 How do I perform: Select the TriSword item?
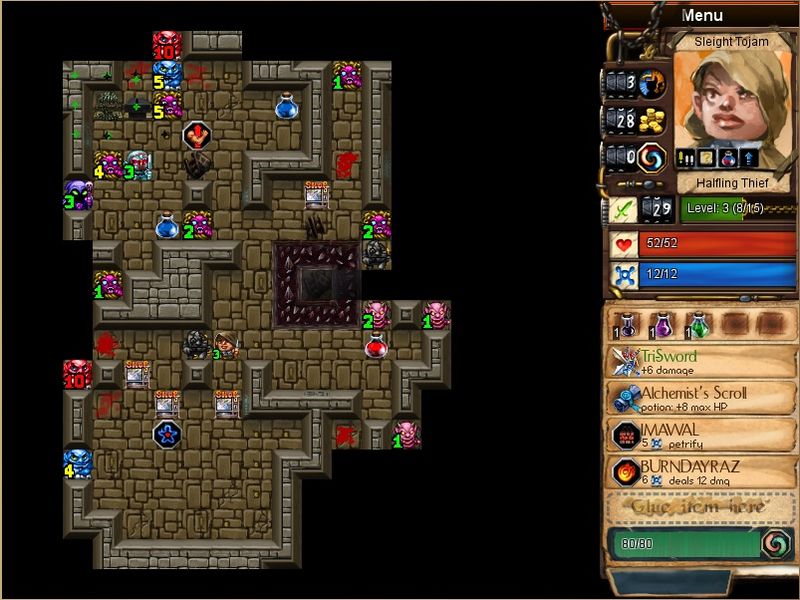[701, 362]
